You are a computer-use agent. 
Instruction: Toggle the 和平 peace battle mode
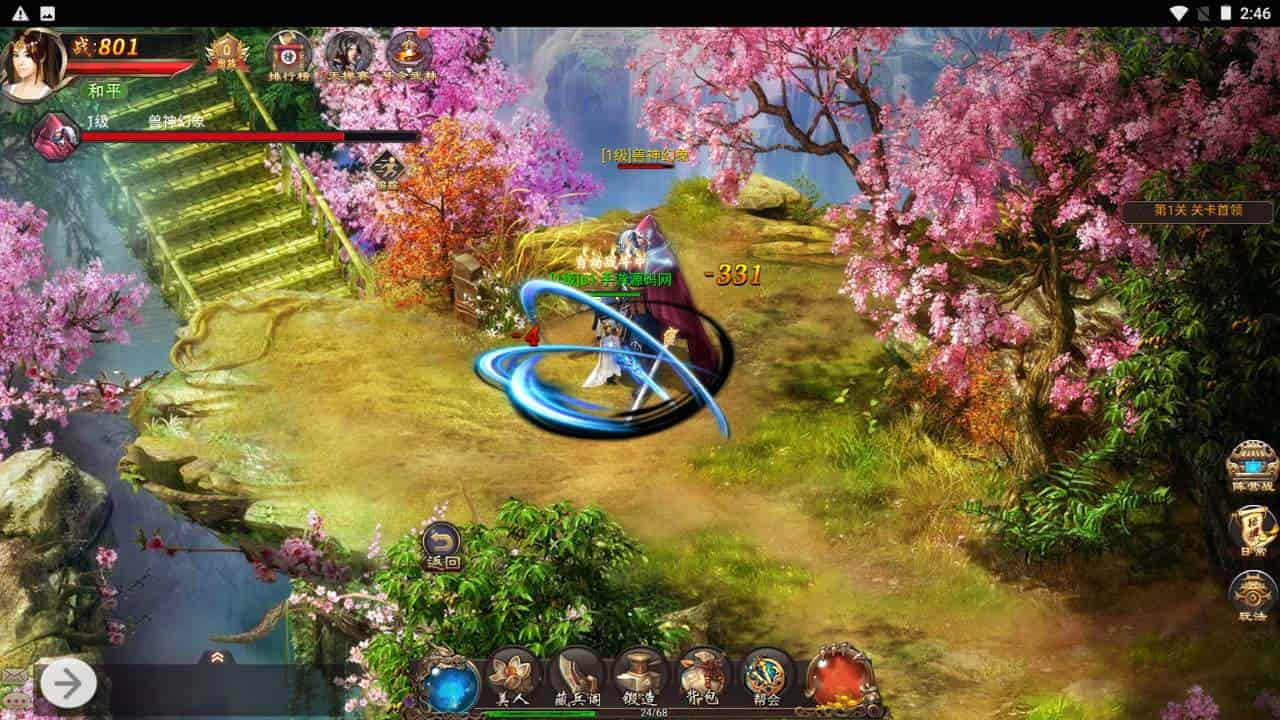click(x=105, y=88)
